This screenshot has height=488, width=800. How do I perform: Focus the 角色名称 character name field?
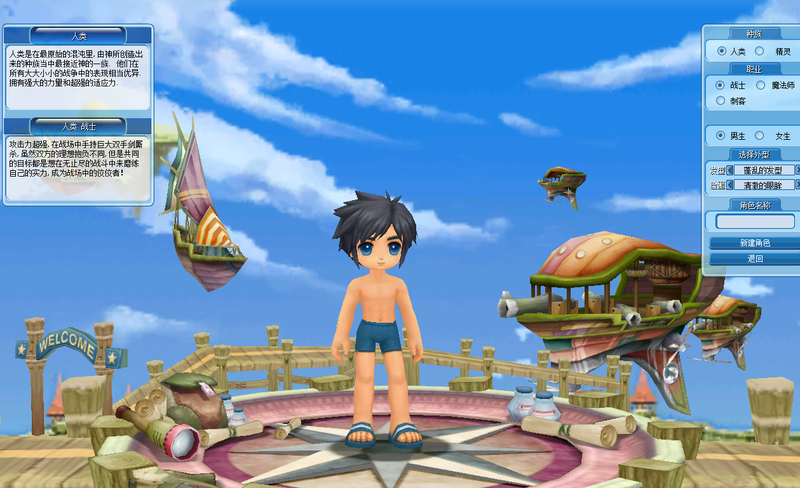(x=755, y=221)
